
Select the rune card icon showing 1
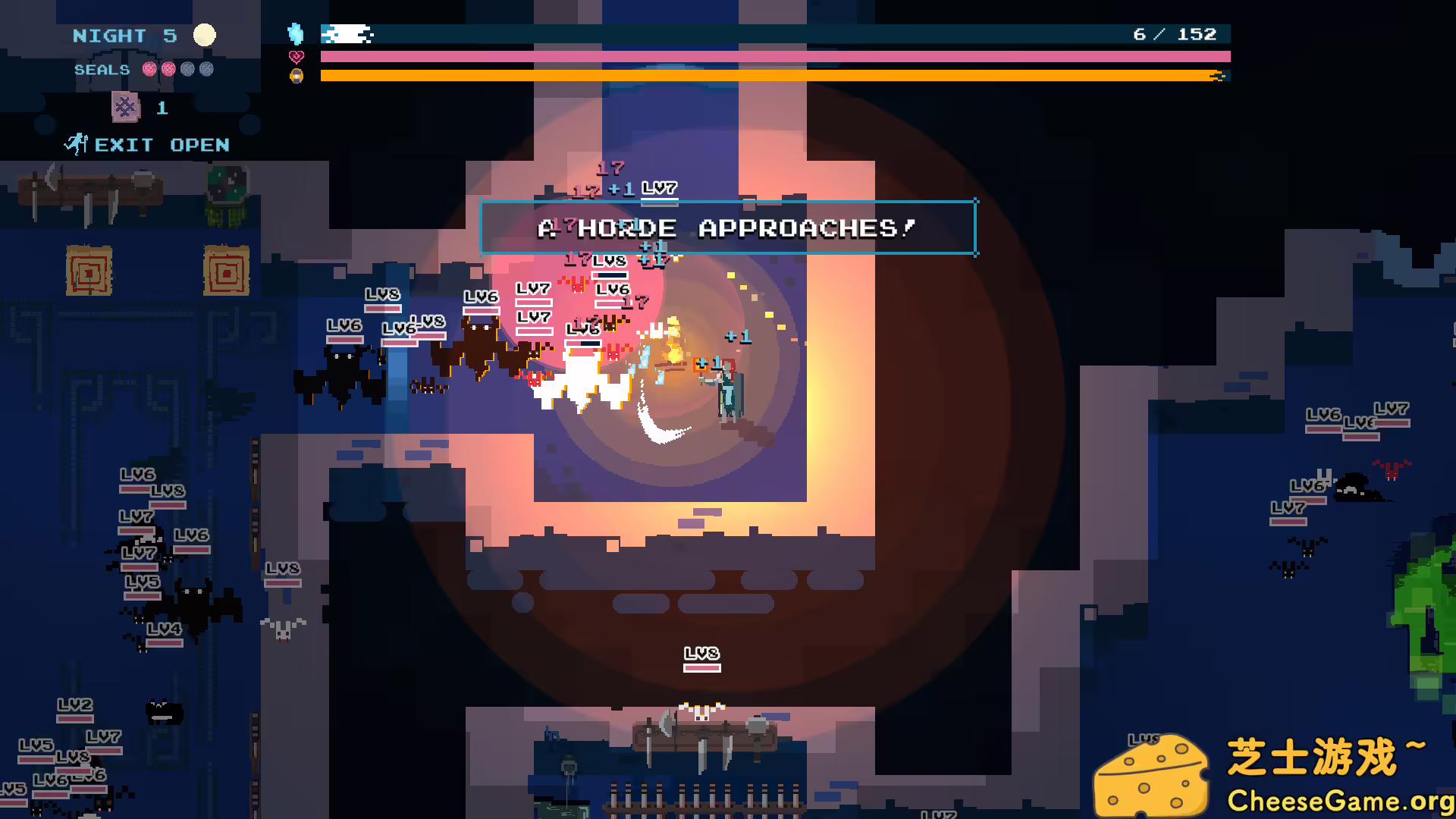[x=126, y=108]
